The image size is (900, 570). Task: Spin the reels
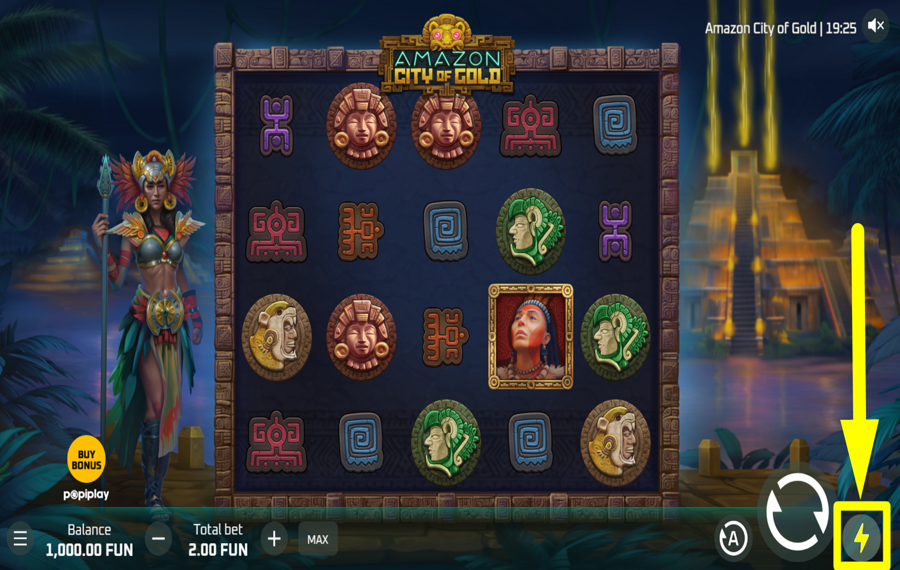click(x=796, y=512)
